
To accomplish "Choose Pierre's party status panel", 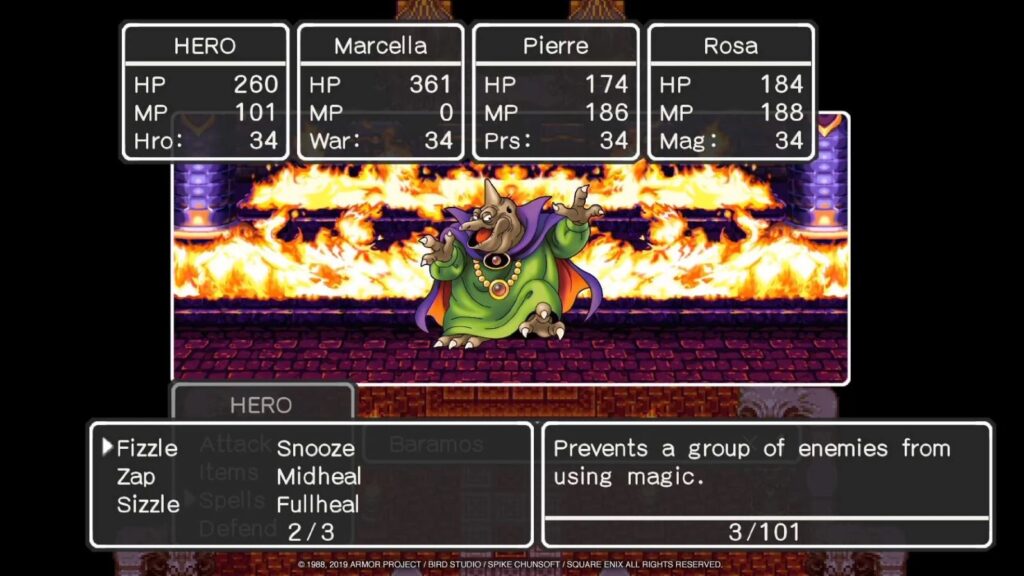I will (556, 92).
